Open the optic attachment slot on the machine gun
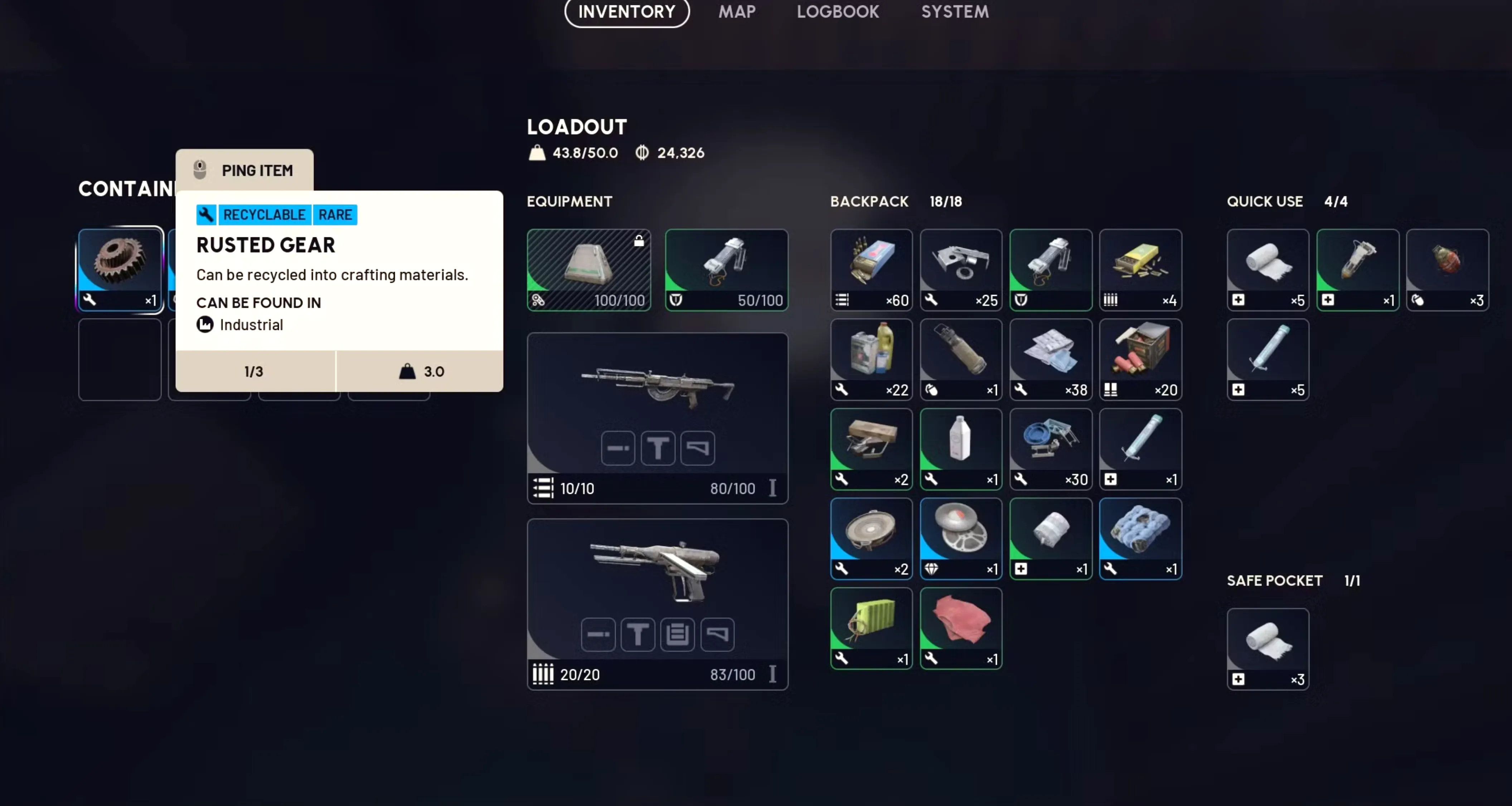 tap(658, 448)
